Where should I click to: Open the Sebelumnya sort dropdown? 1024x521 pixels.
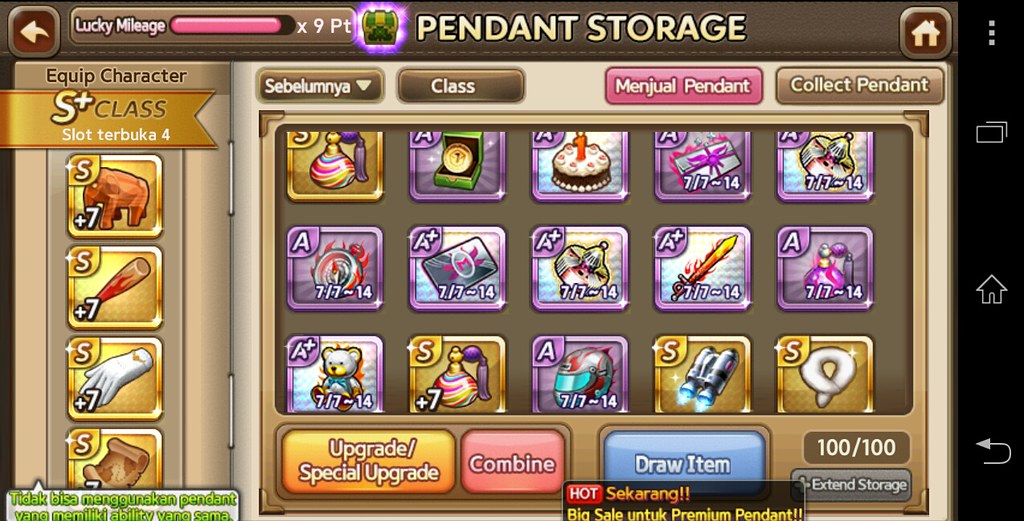[x=319, y=86]
